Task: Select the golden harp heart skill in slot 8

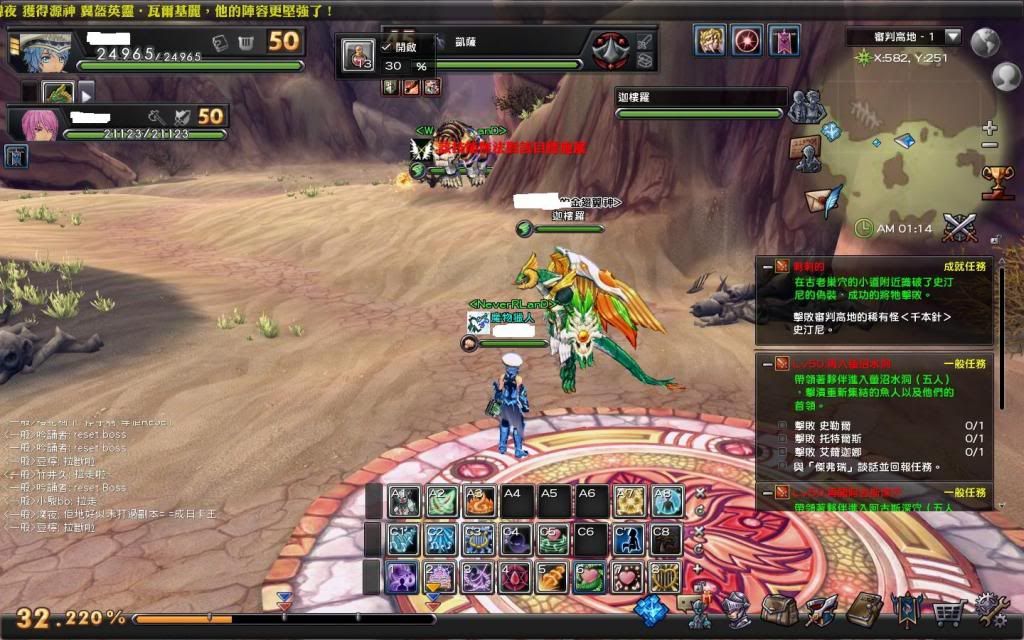Action: pos(665,577)
